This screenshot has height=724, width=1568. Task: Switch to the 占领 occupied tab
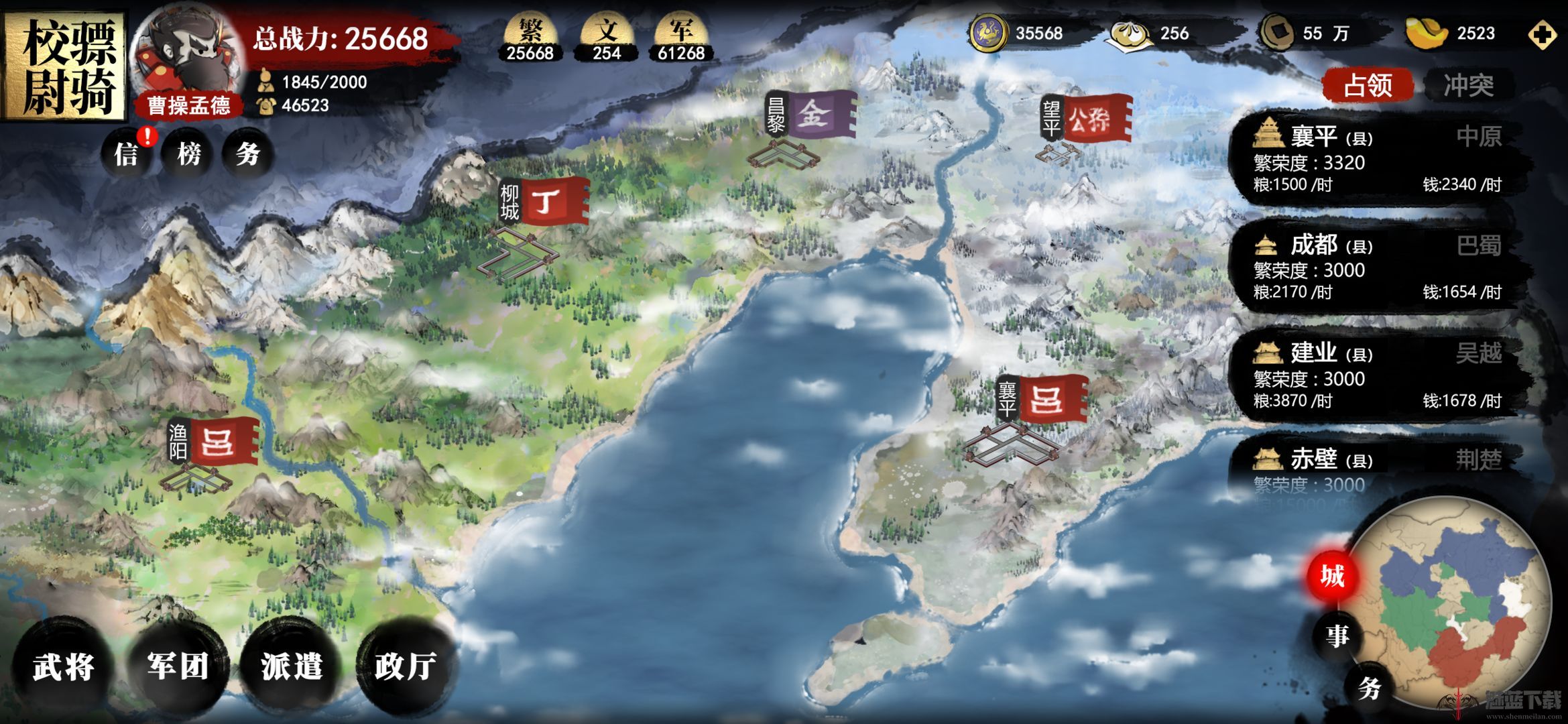coord(1368,85)
